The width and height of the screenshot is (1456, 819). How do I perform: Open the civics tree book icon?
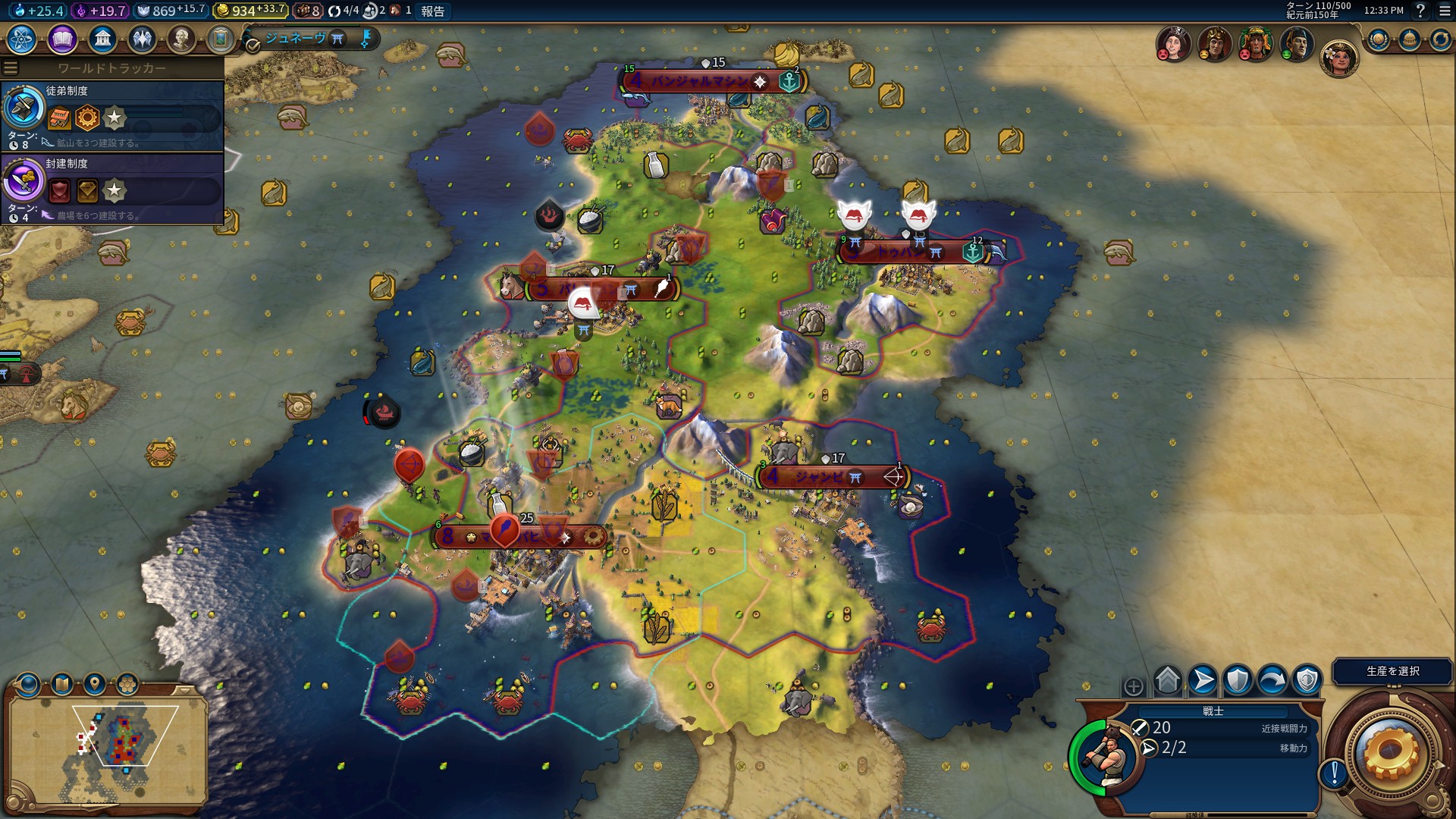(x=62, y=39)
